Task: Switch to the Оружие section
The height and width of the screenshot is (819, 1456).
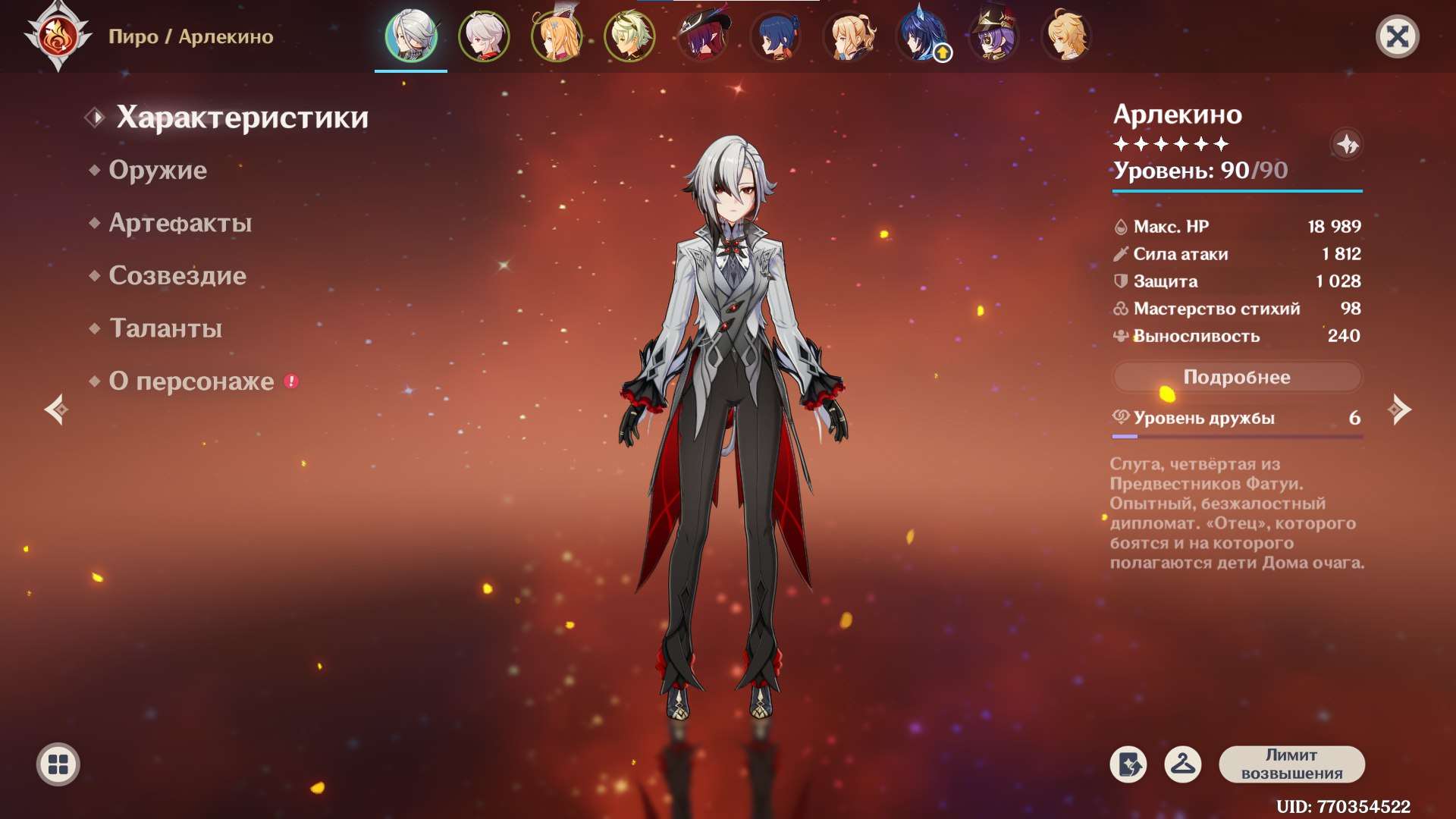Action: 157,171
